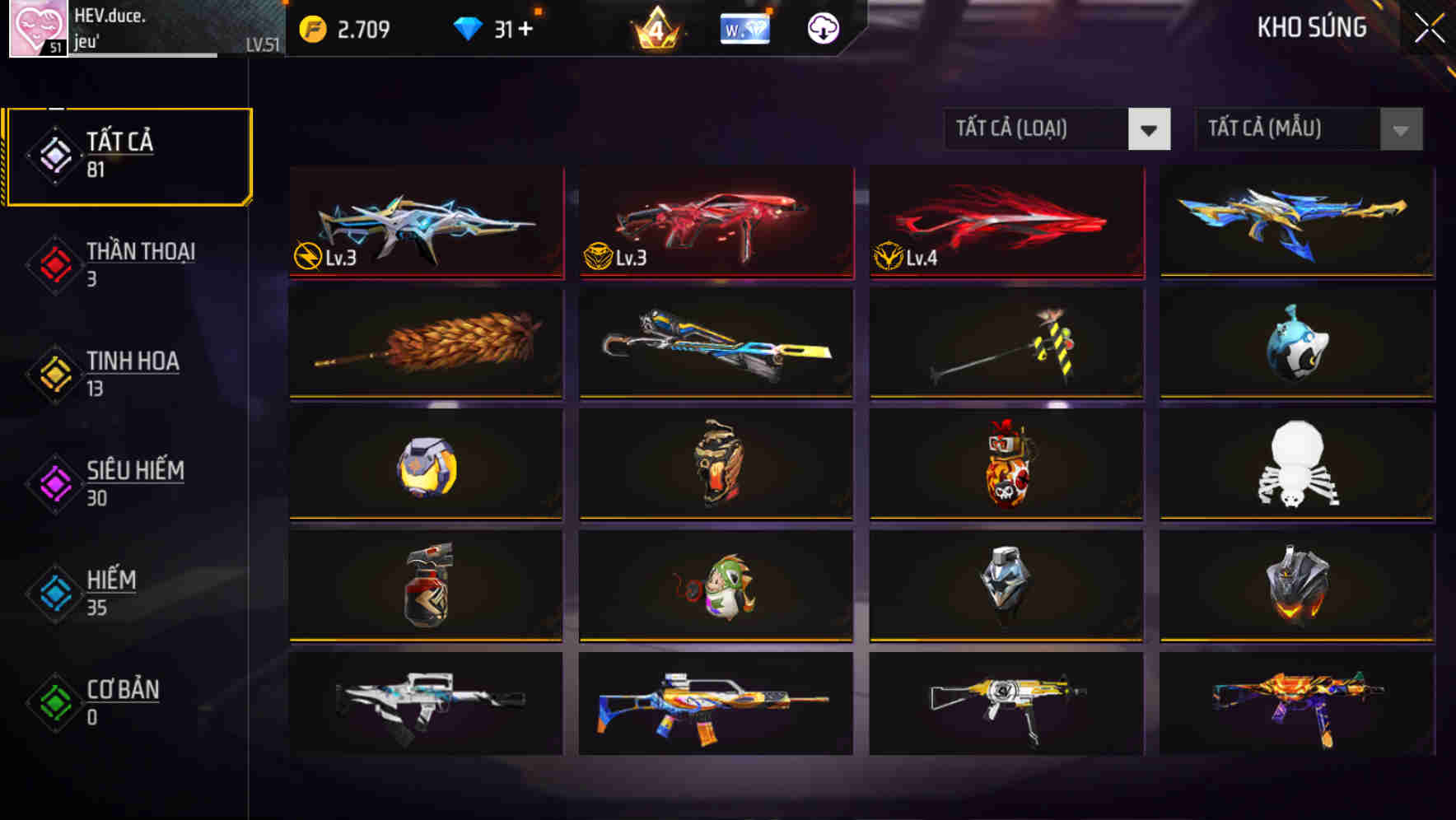Viewport: 1456px width, 820px height.
Task: Open the rank crown level 4 icon
Action: 655,27
